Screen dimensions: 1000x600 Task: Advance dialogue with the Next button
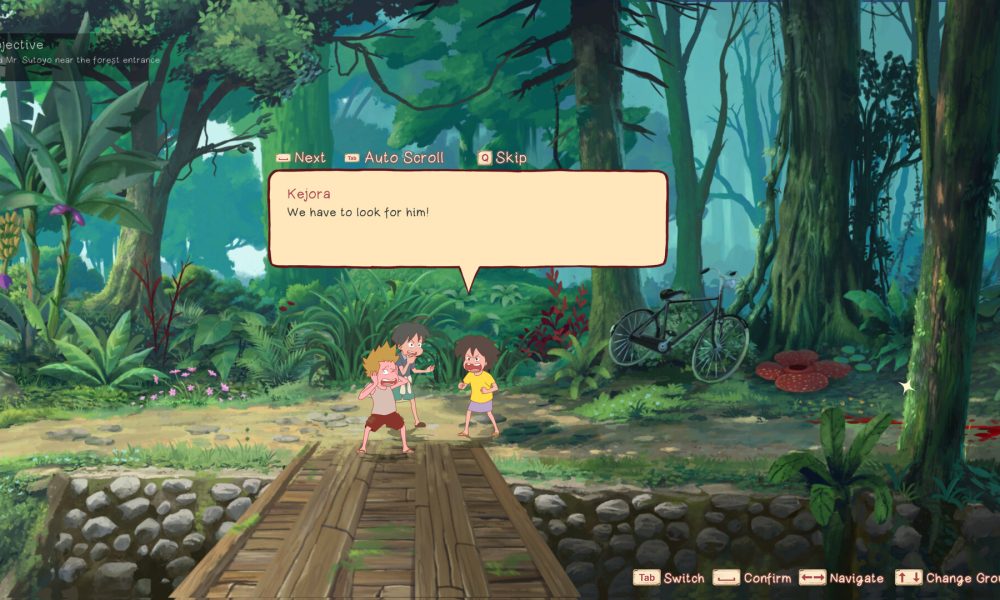click(x=302, y=158)
